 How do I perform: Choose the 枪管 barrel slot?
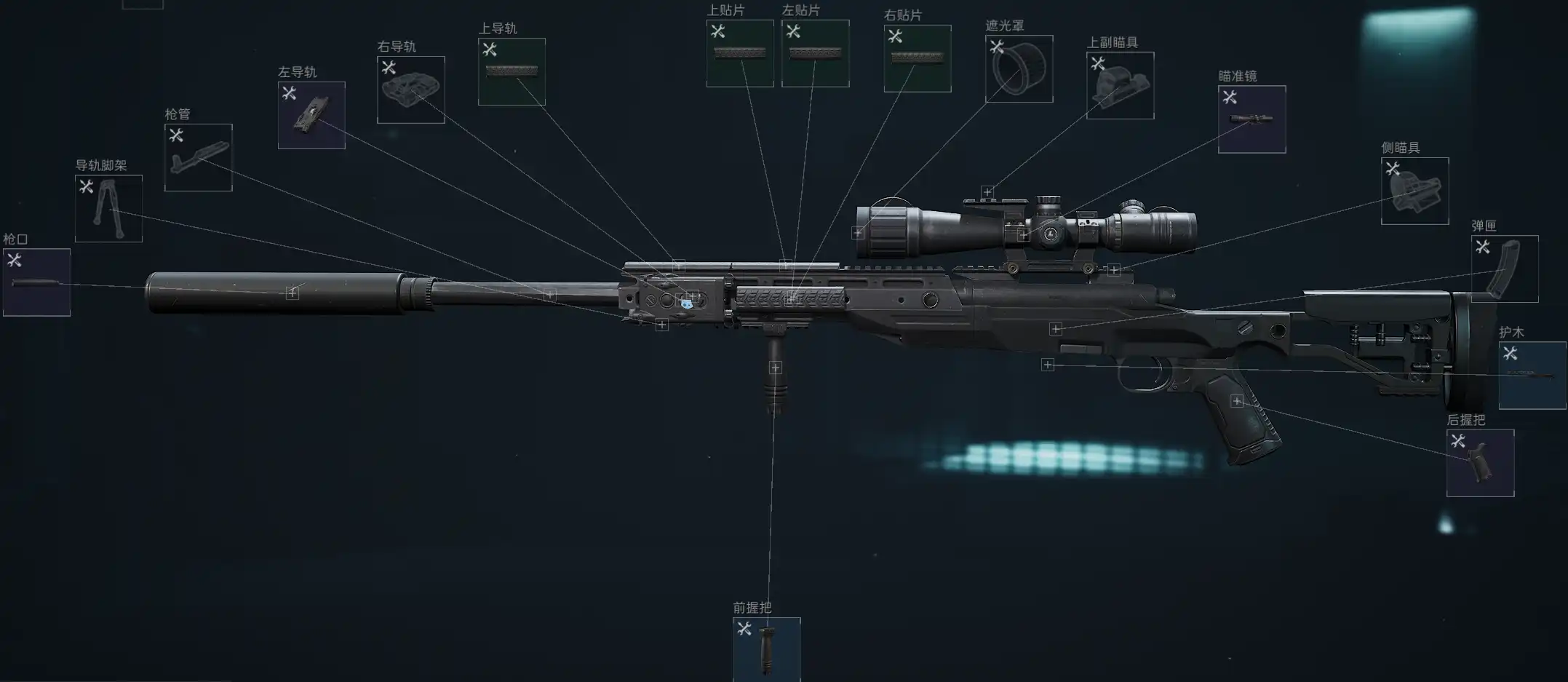point(198,158)
